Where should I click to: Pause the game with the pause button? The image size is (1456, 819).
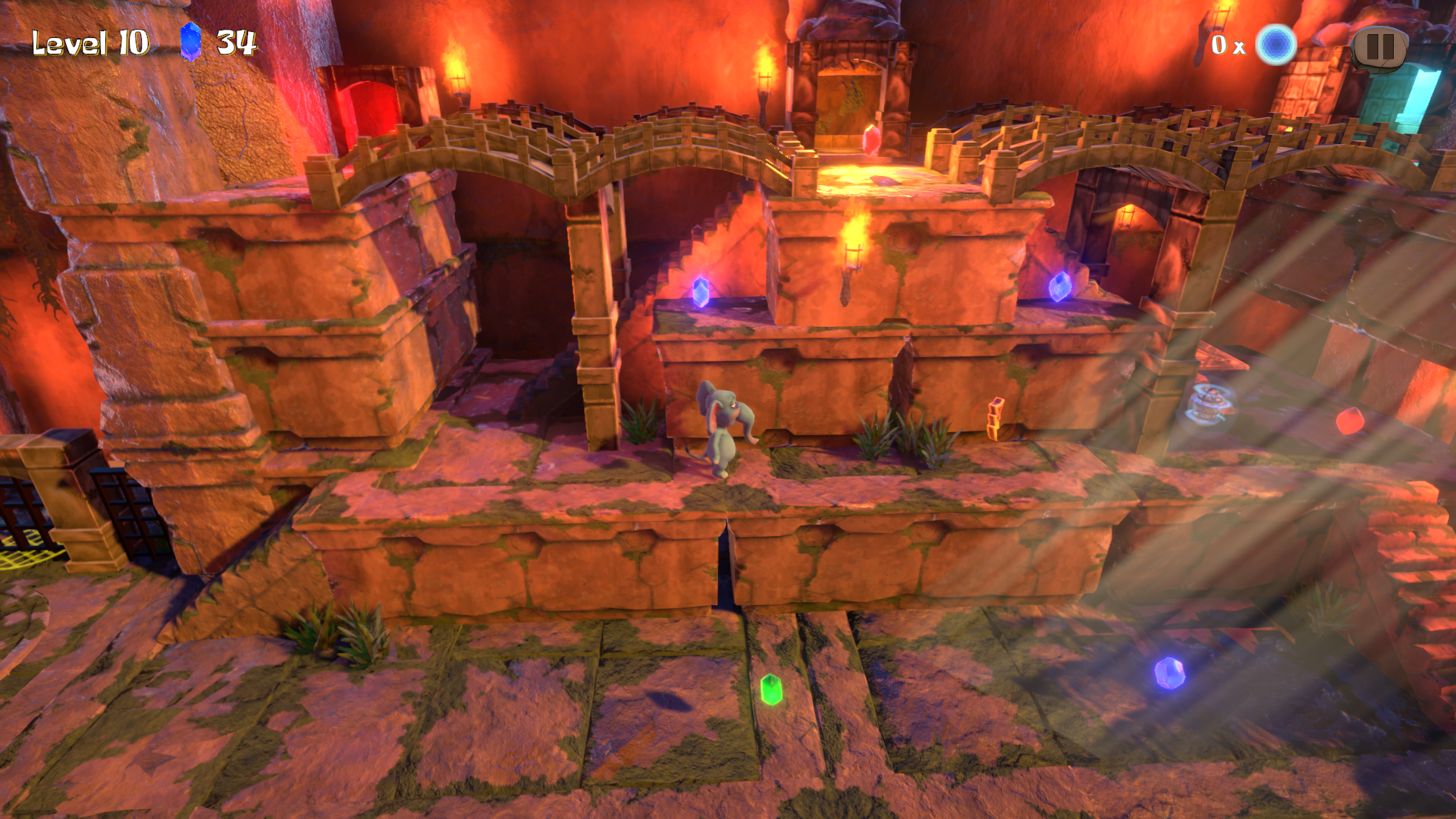pyautogui.click(x=1379, y=47)
